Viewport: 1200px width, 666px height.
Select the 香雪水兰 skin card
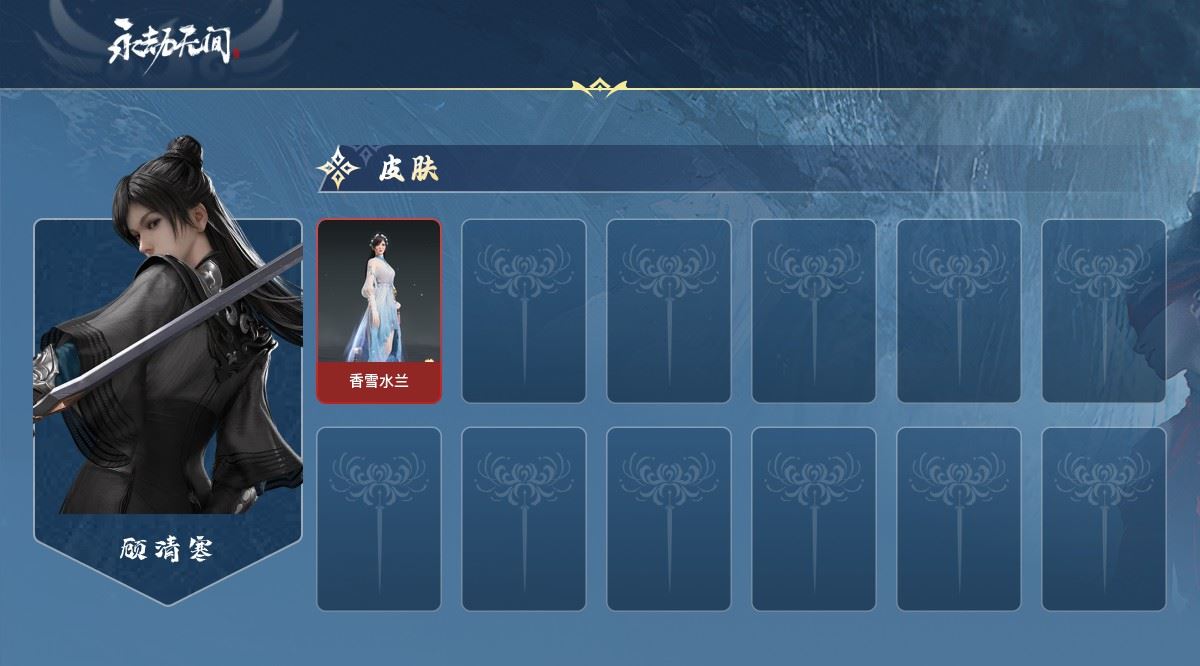(379, 311)
